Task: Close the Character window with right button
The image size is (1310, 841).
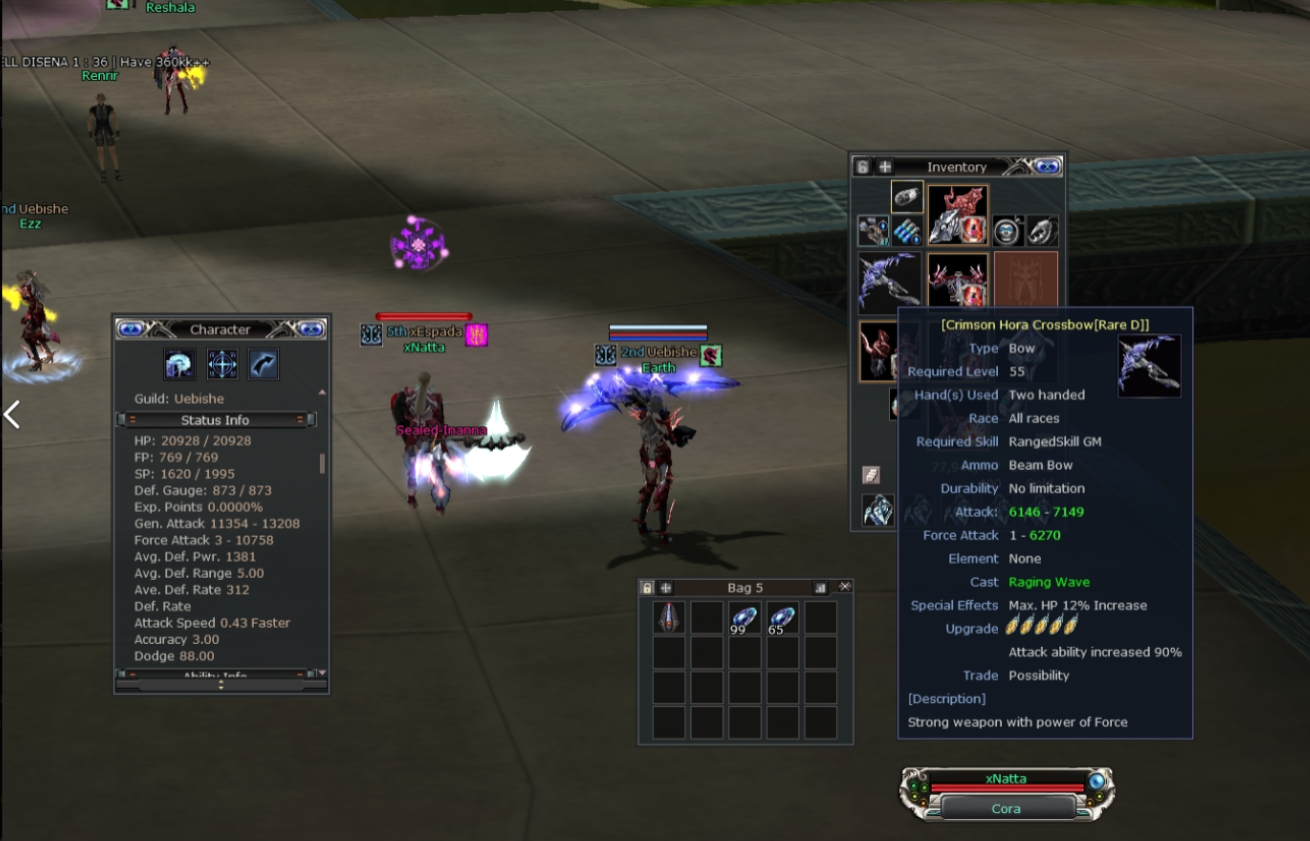Action: (x=311, y=329)
